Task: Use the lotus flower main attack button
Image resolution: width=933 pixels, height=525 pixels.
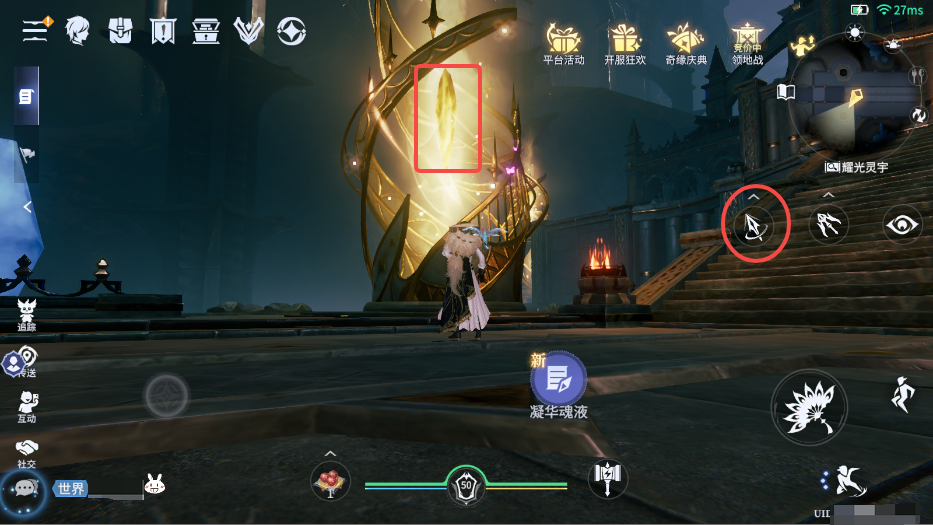Action: 808,407
